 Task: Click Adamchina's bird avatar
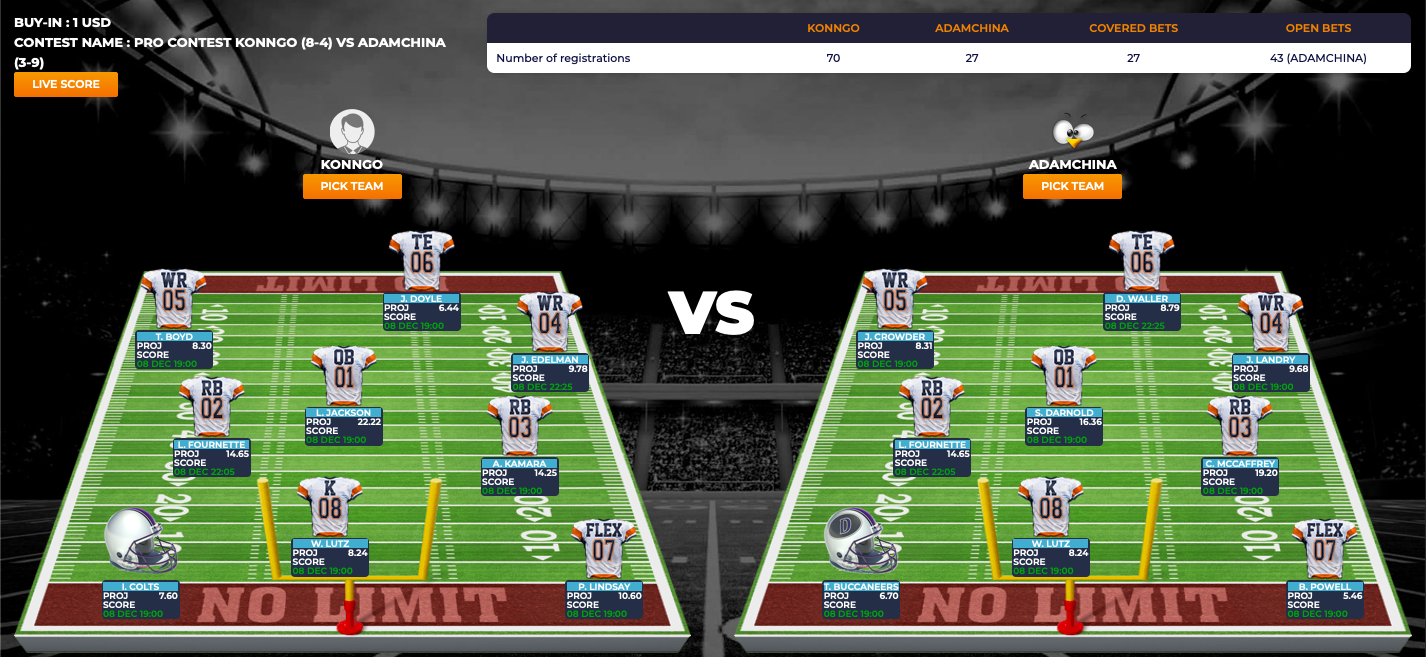pos(1073,132)
